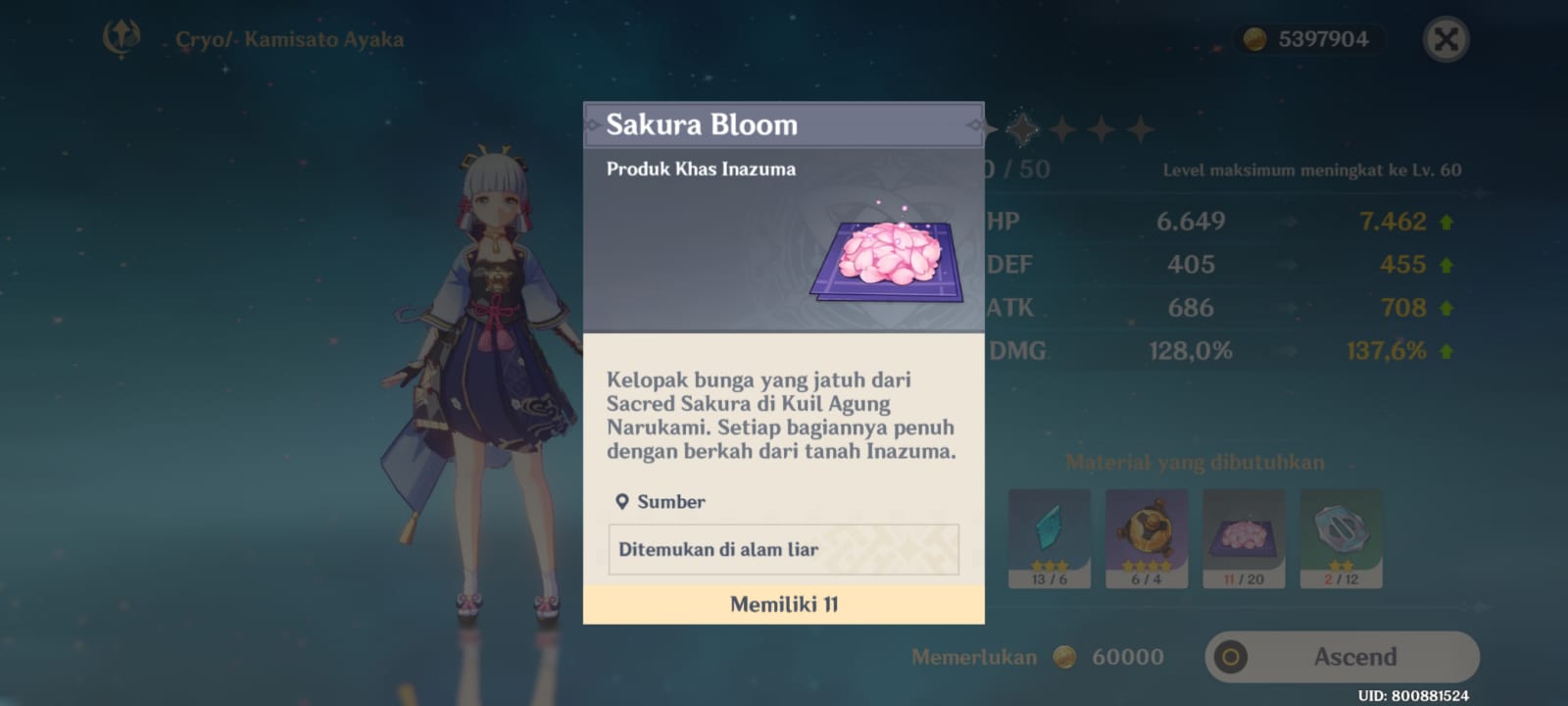This screenshot has height=706, width=1568.
Task: Select the Sakura Bloom material slot showing 11/20
Action: click(1243, 534)
